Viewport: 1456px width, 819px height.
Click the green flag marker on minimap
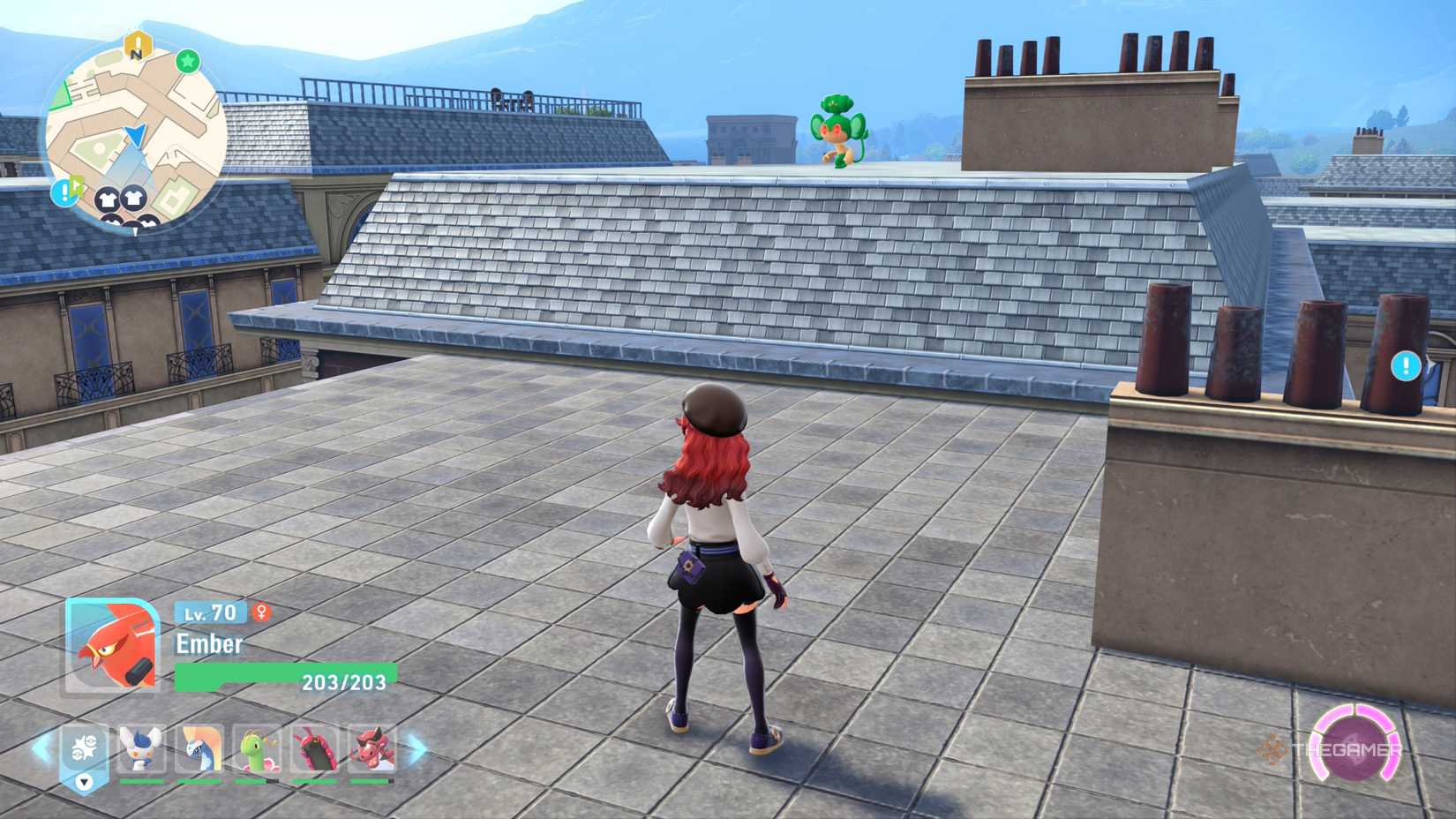pyautogui.click(x=78, y=186)
